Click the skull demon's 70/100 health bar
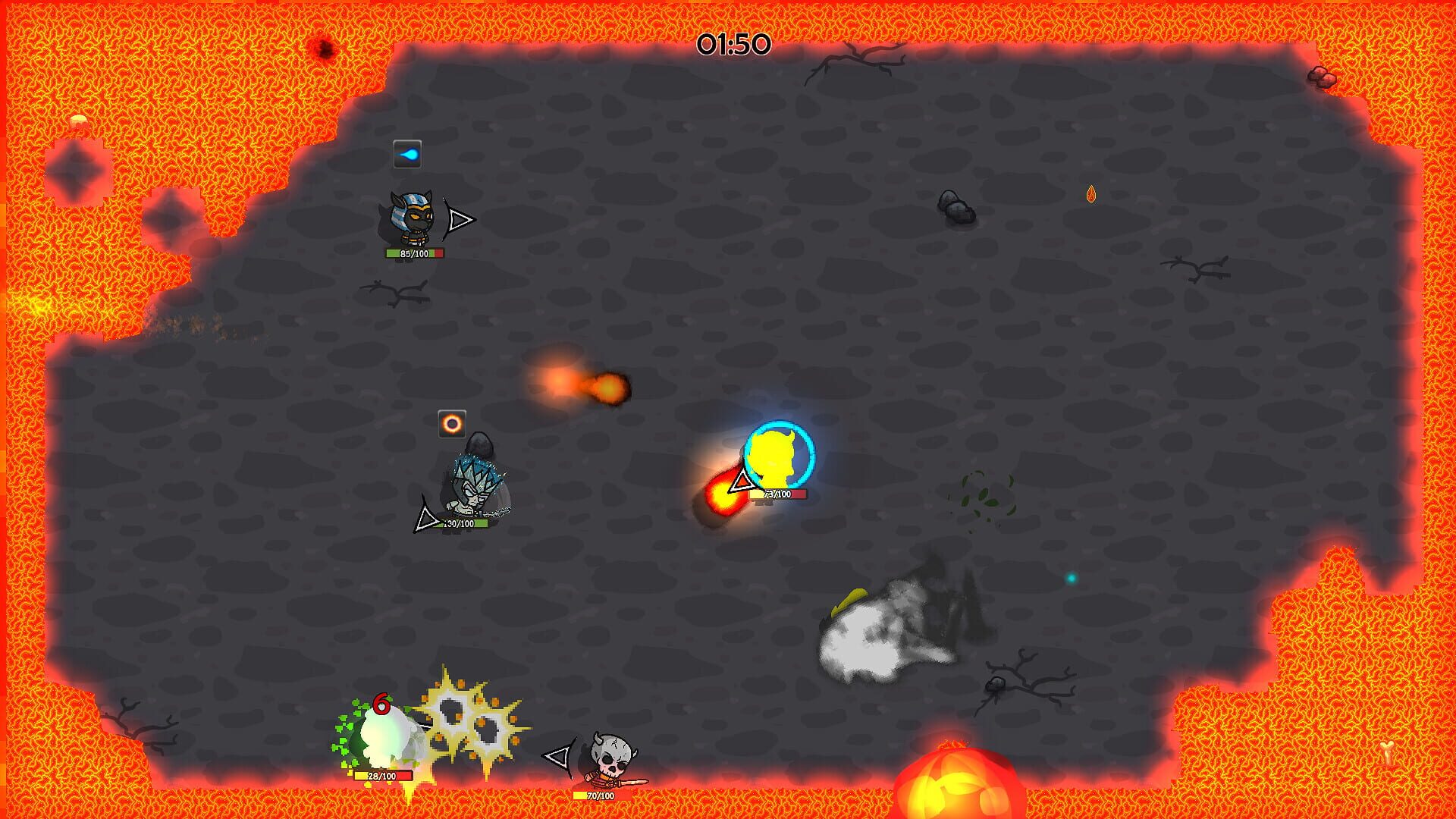This screenshot has width=1456, height=819. (598, 796)
